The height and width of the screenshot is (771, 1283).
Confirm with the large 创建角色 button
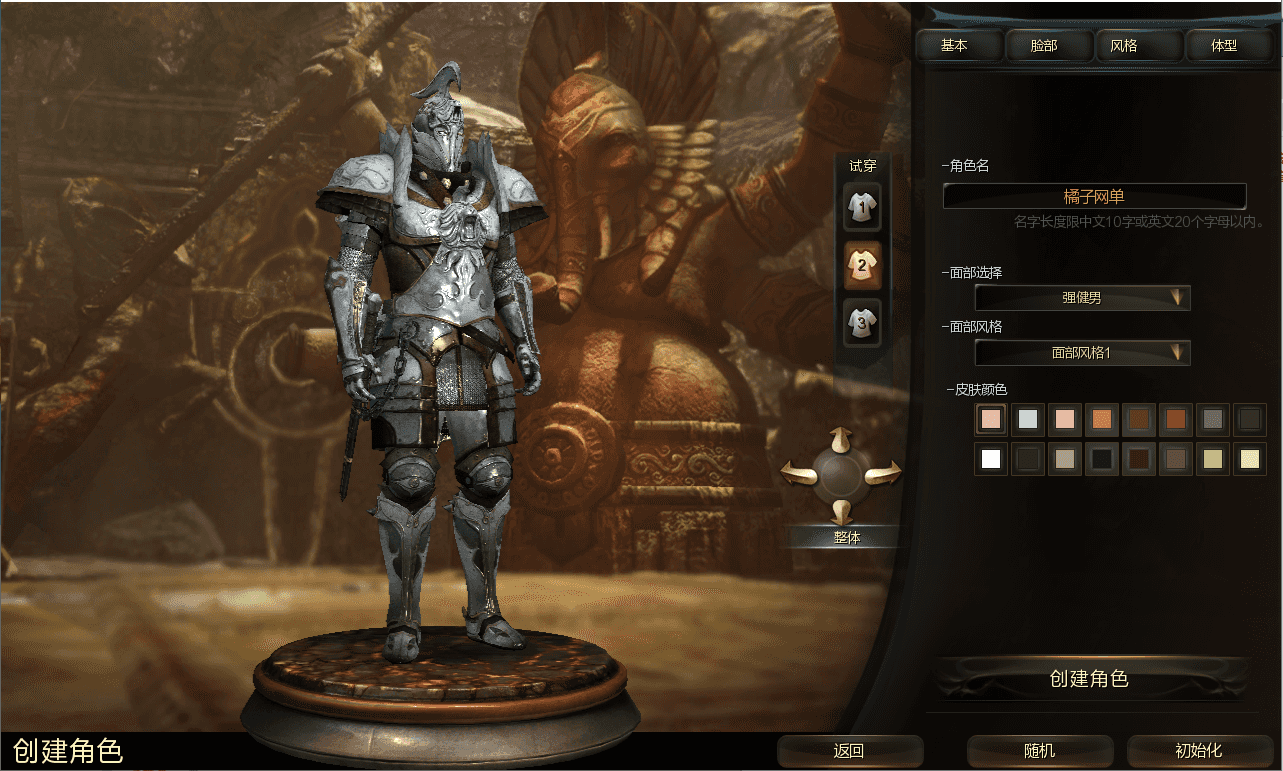pos(1091,679)
